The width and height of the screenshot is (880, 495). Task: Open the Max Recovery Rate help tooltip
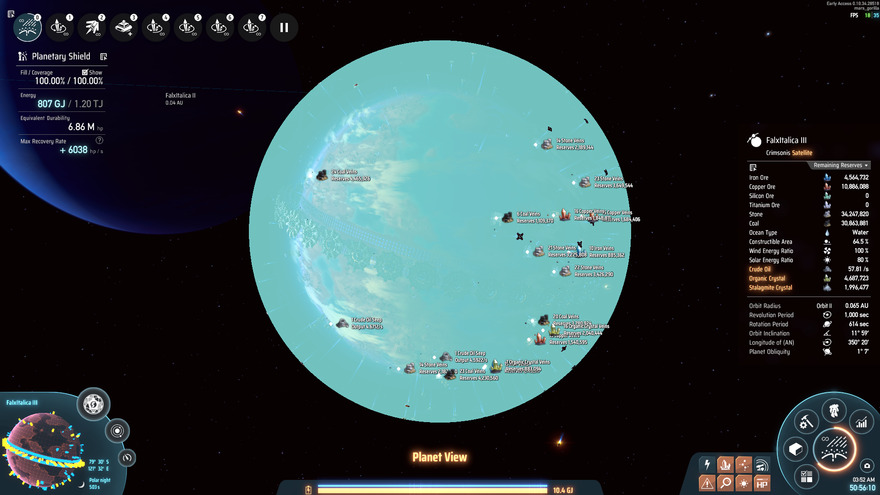(100, 140)
